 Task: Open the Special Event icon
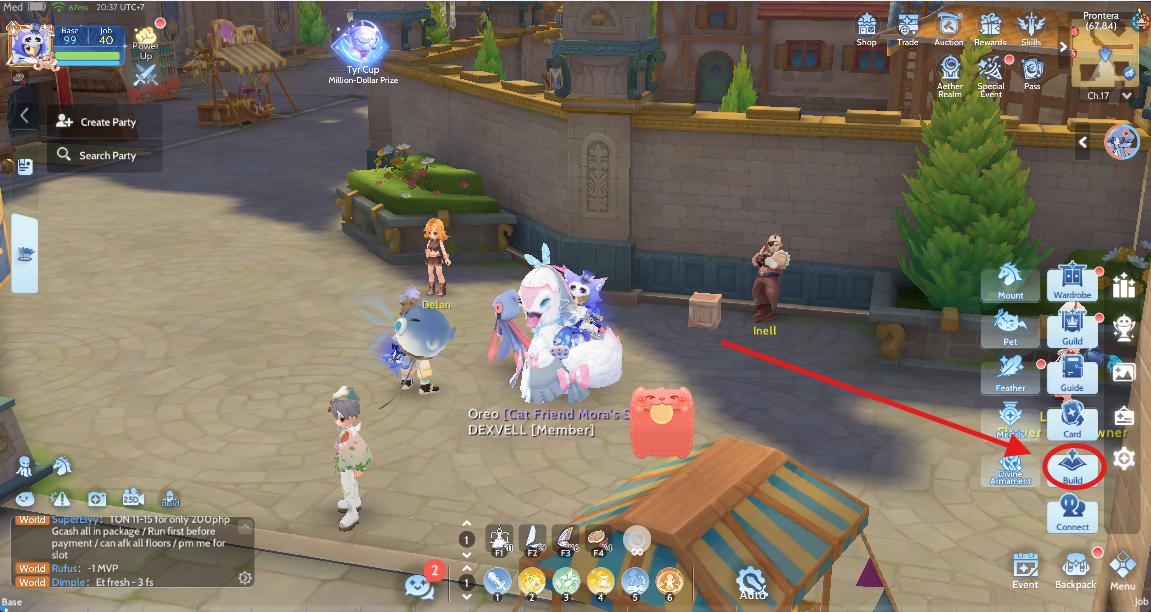click(991, 71)
